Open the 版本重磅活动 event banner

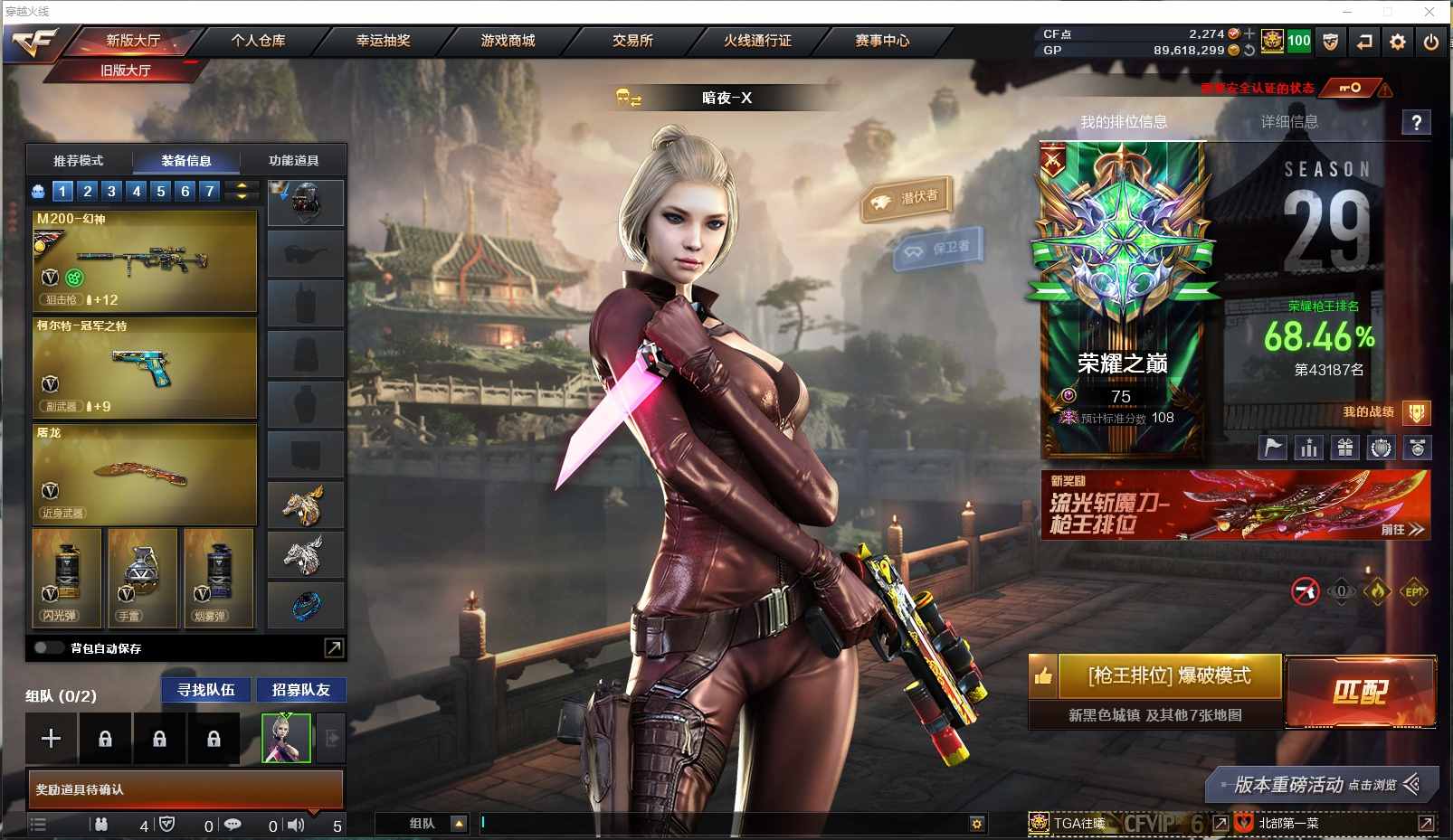pos(1321,785)
